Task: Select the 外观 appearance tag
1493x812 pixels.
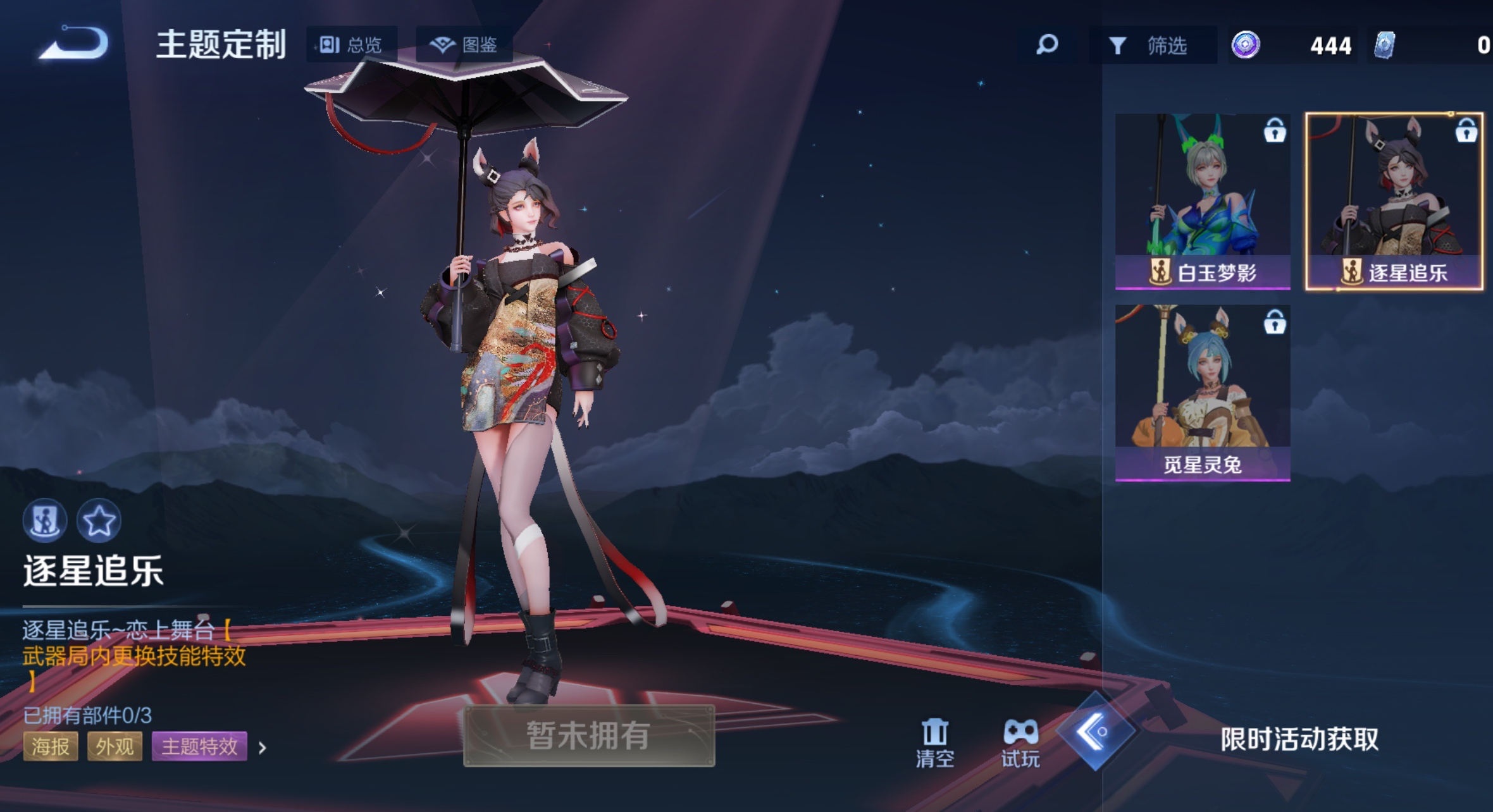Action: [x=115, y=747]
